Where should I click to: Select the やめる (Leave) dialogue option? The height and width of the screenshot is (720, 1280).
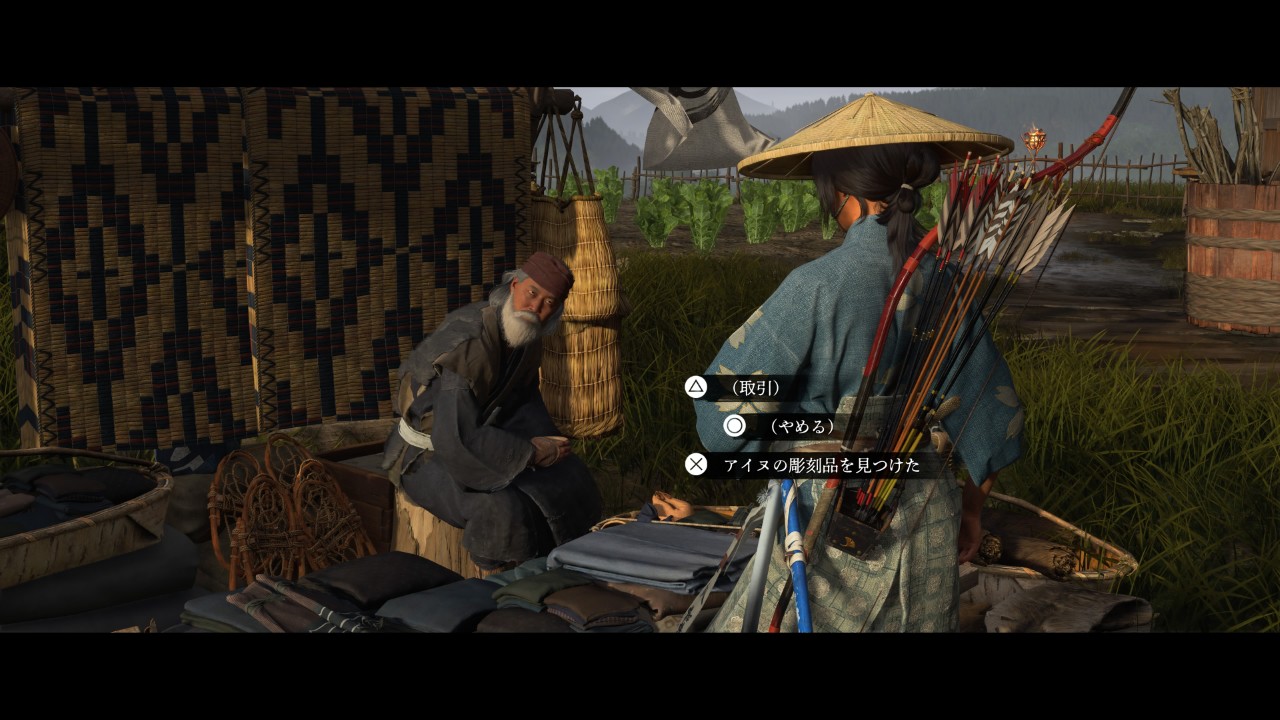[x=799, y=426]
